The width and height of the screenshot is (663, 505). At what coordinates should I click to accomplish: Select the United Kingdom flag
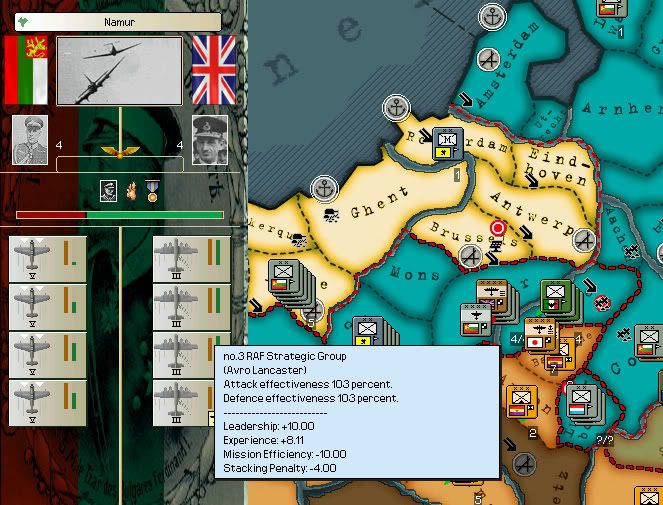[213, 70]
